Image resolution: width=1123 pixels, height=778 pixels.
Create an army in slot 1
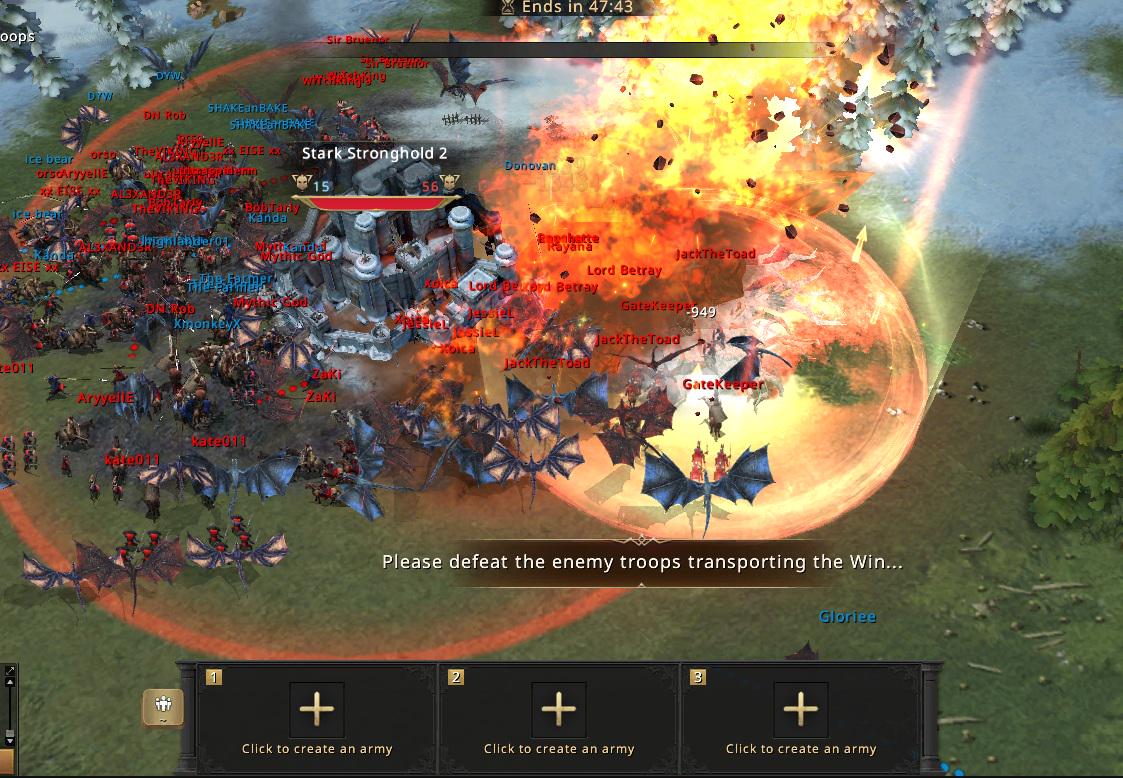click(317, 710)
